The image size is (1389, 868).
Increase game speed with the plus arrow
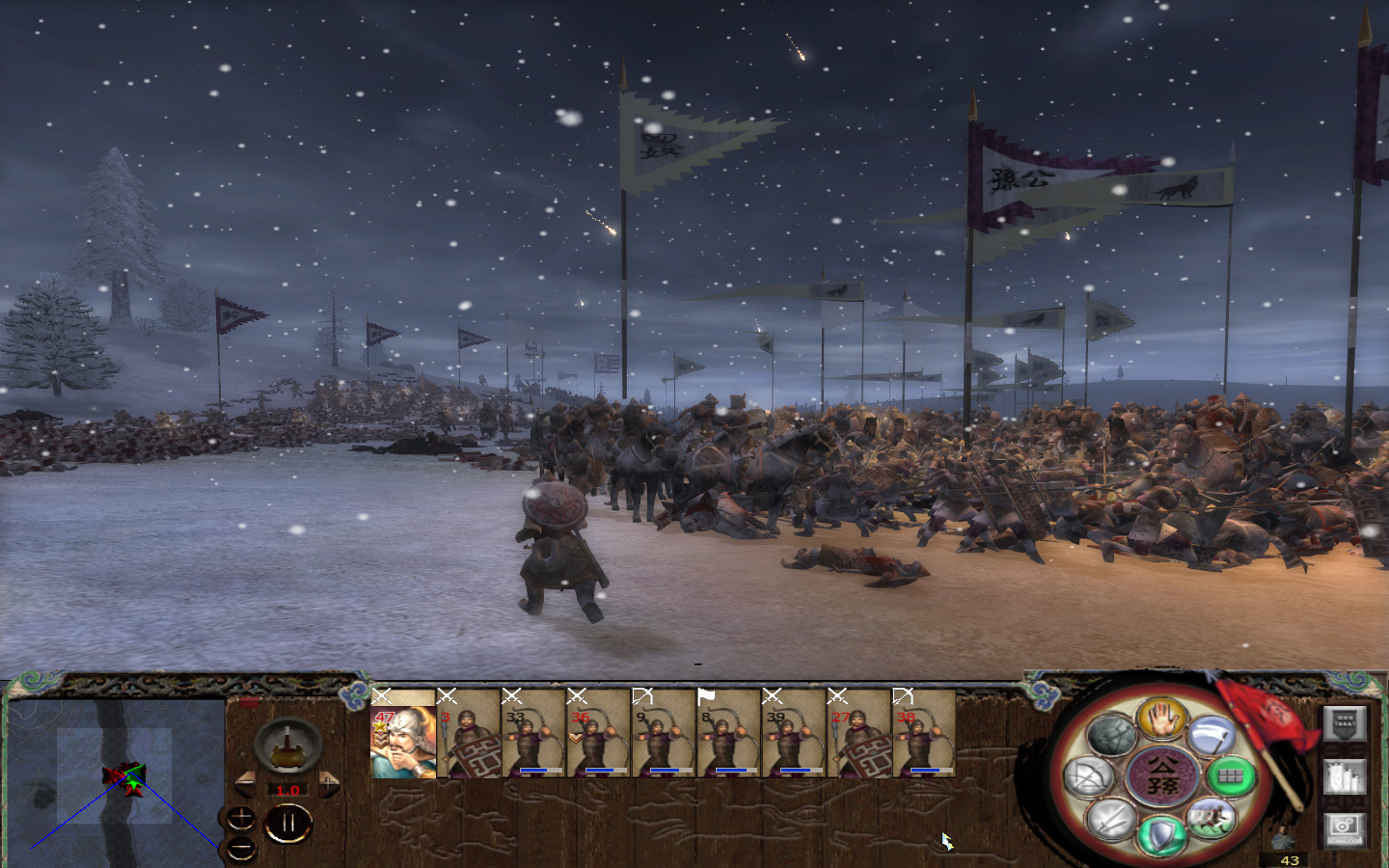click(x=329, y=784)
